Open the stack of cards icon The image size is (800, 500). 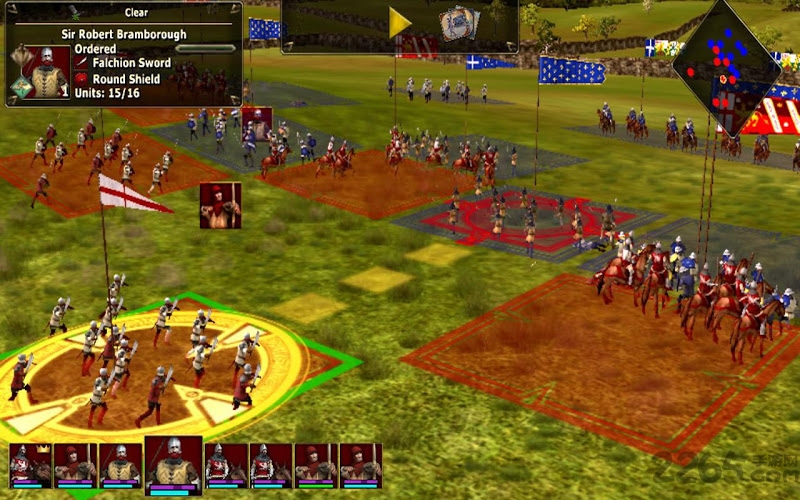pos(460,24)
